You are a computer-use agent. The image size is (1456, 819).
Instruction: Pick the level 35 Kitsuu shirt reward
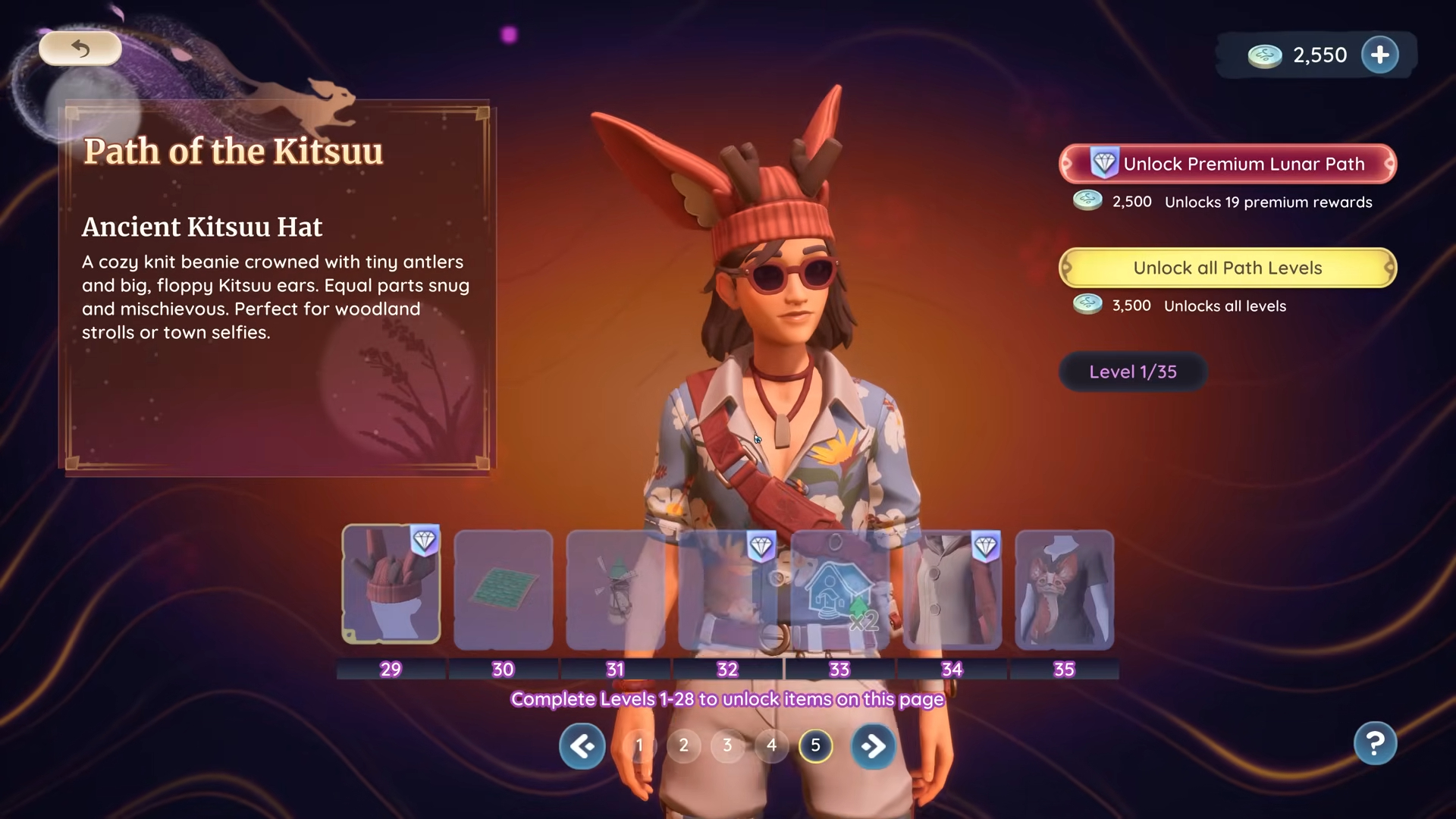click(1064, 589)
